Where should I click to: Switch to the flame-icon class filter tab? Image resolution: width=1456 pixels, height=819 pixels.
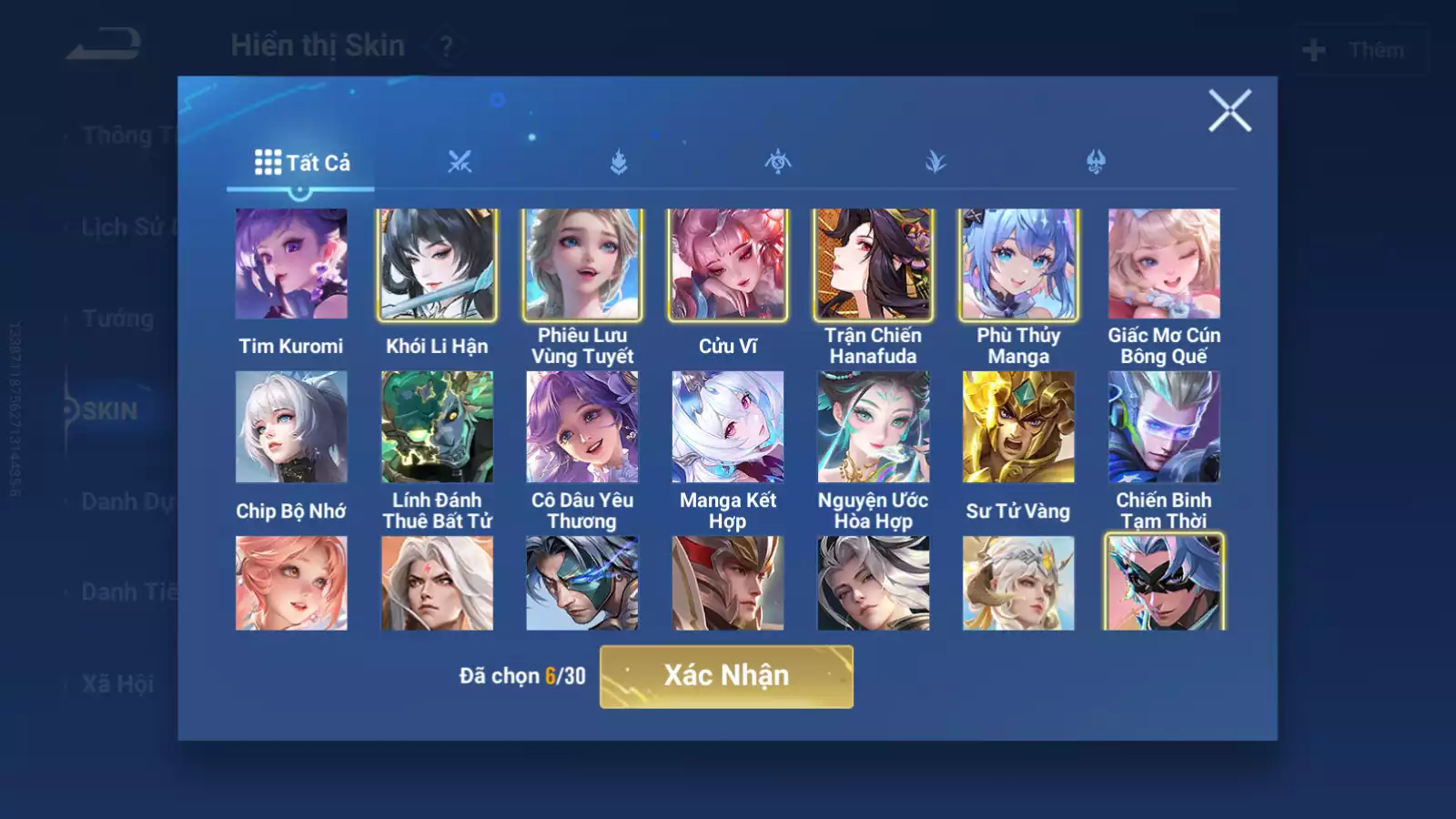[619, 162]
